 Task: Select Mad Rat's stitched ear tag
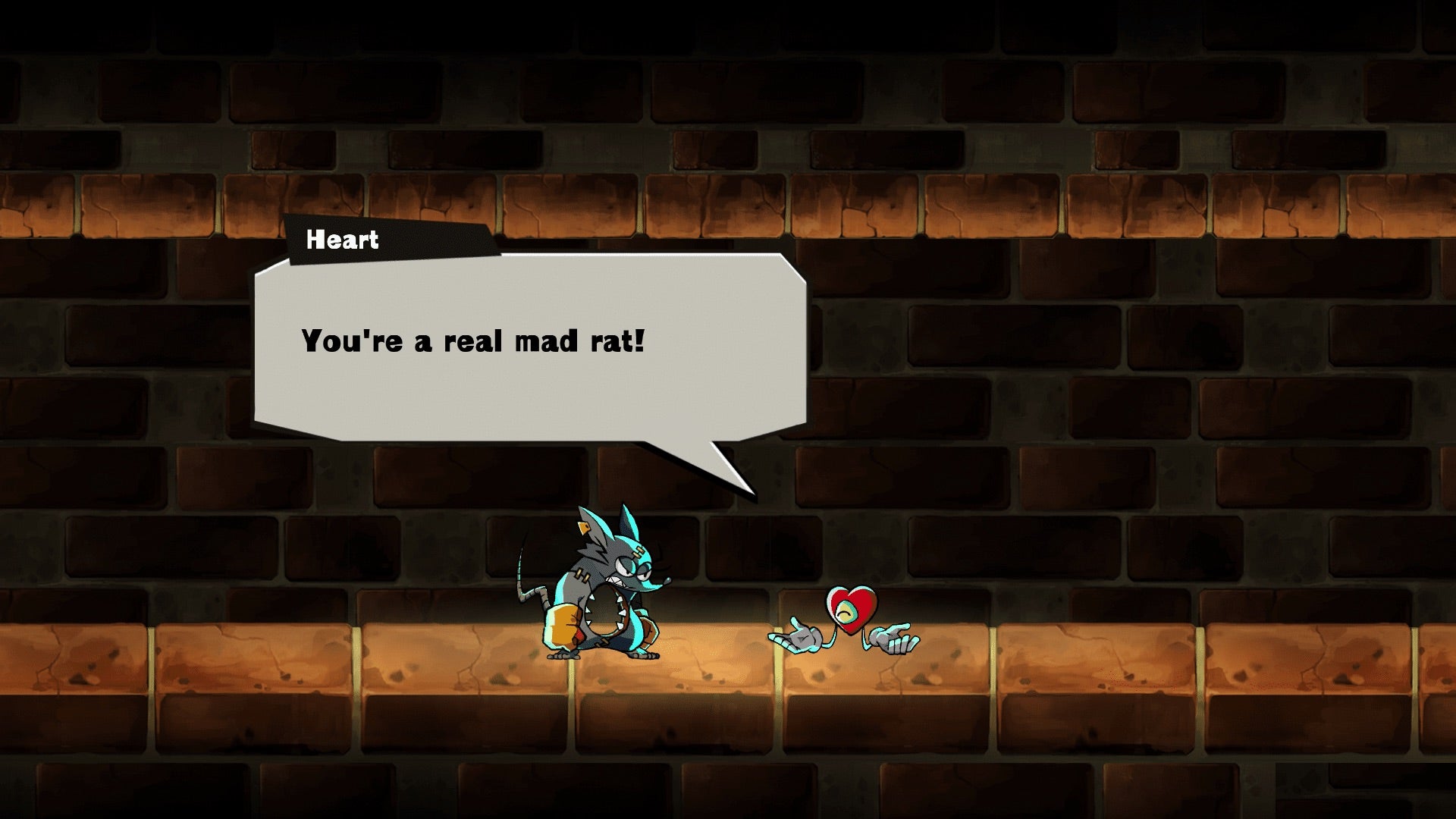pyautogui.click(x=584, y=529)
